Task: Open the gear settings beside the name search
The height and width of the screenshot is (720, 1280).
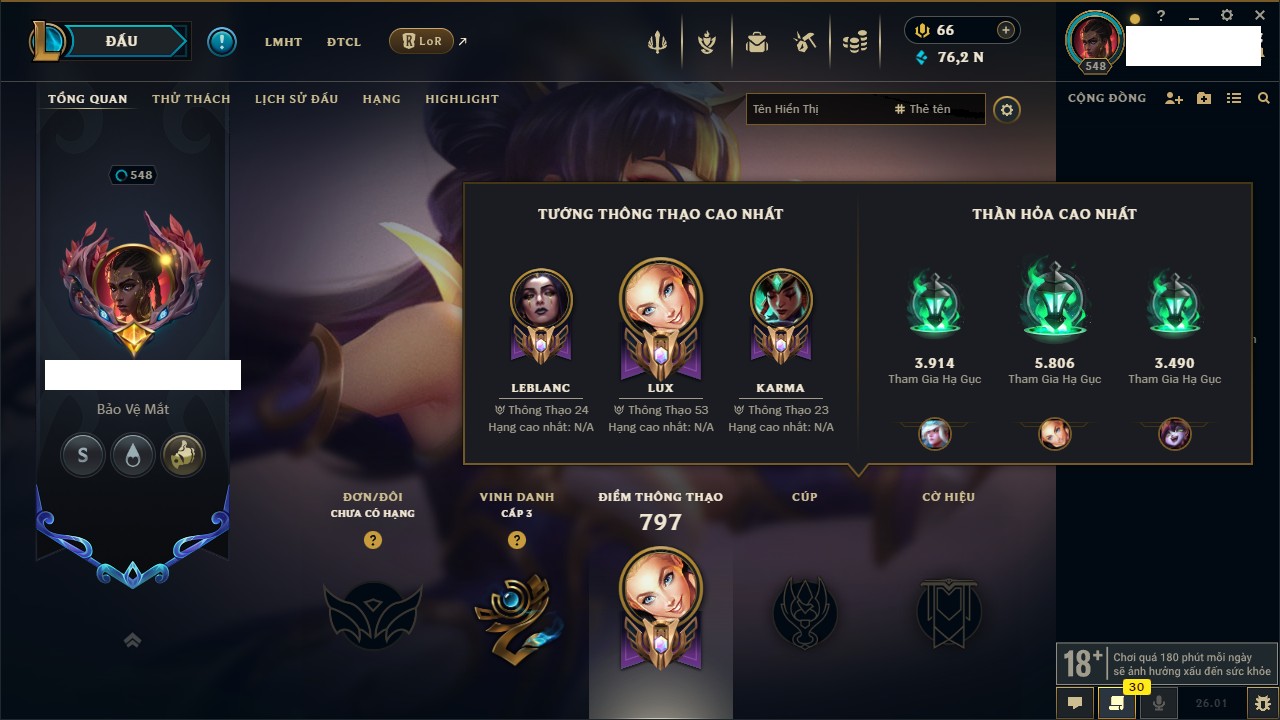Action: tap(1007, 109)
